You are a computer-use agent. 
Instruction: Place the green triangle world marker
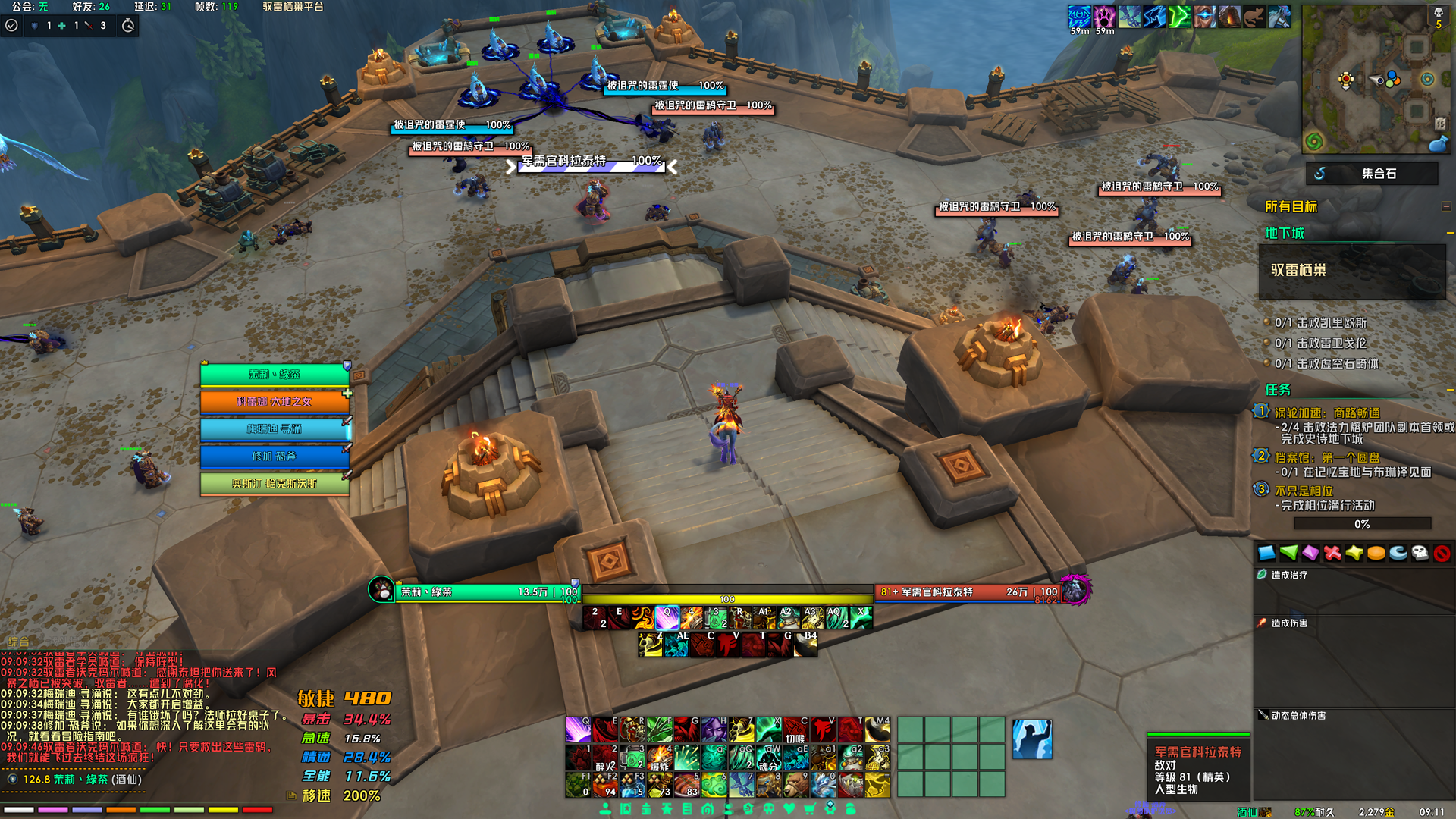1288,554
